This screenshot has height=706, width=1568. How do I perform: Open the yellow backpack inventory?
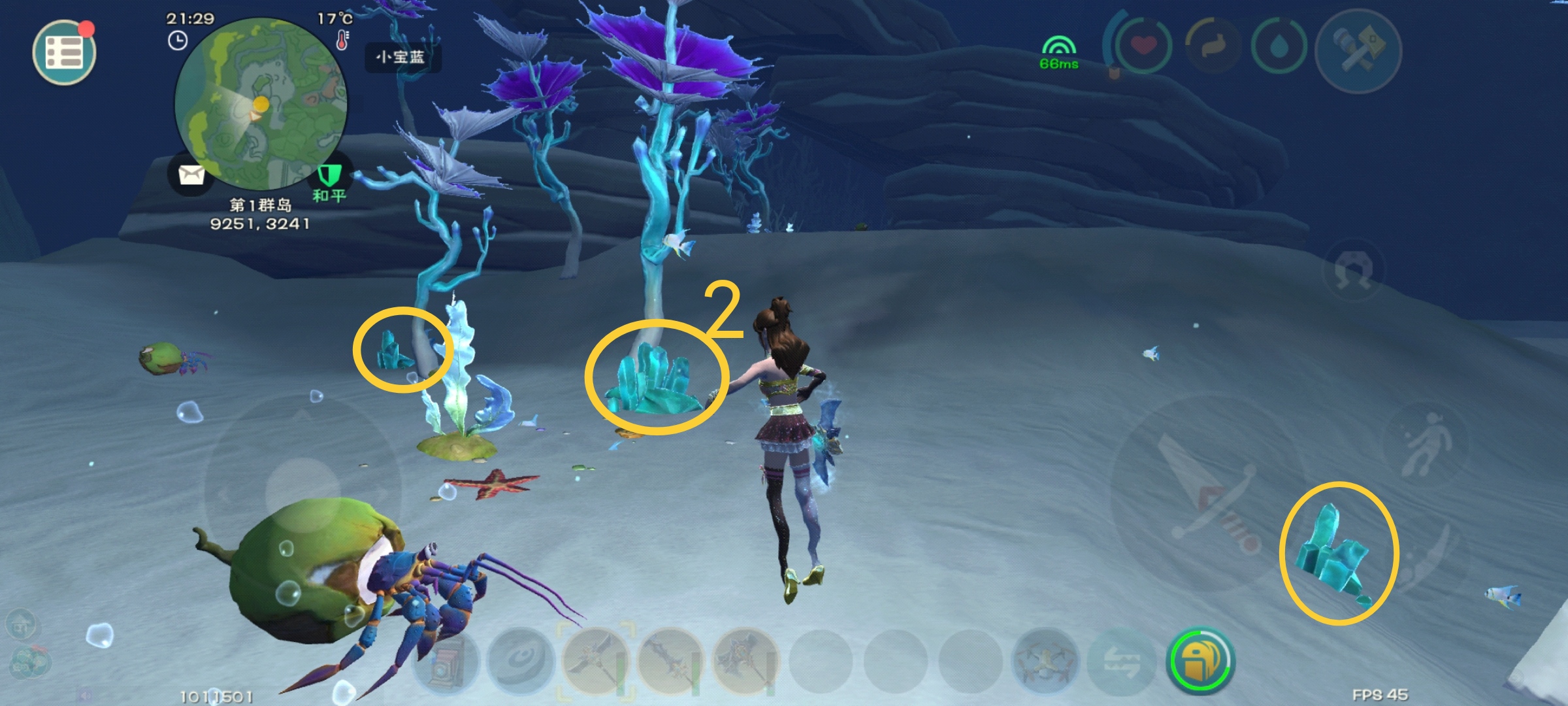coord(1200,662)
